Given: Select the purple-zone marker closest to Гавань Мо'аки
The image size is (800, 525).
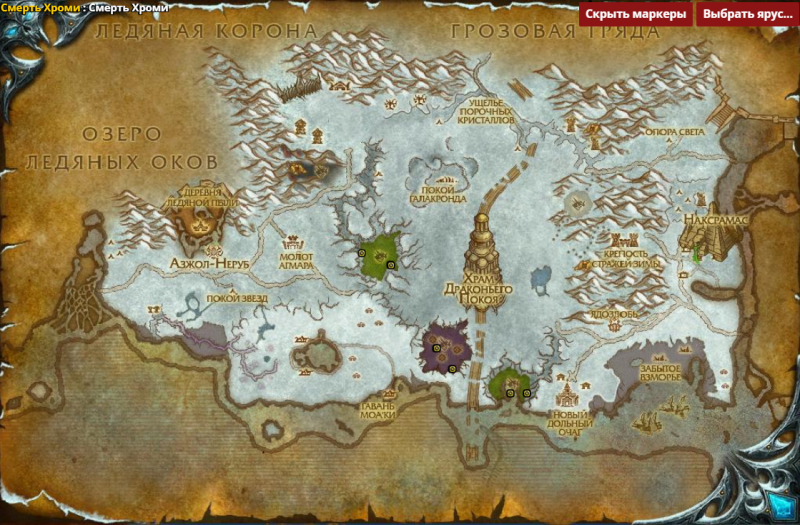Looking at the screenshot, I should (452, 369).
